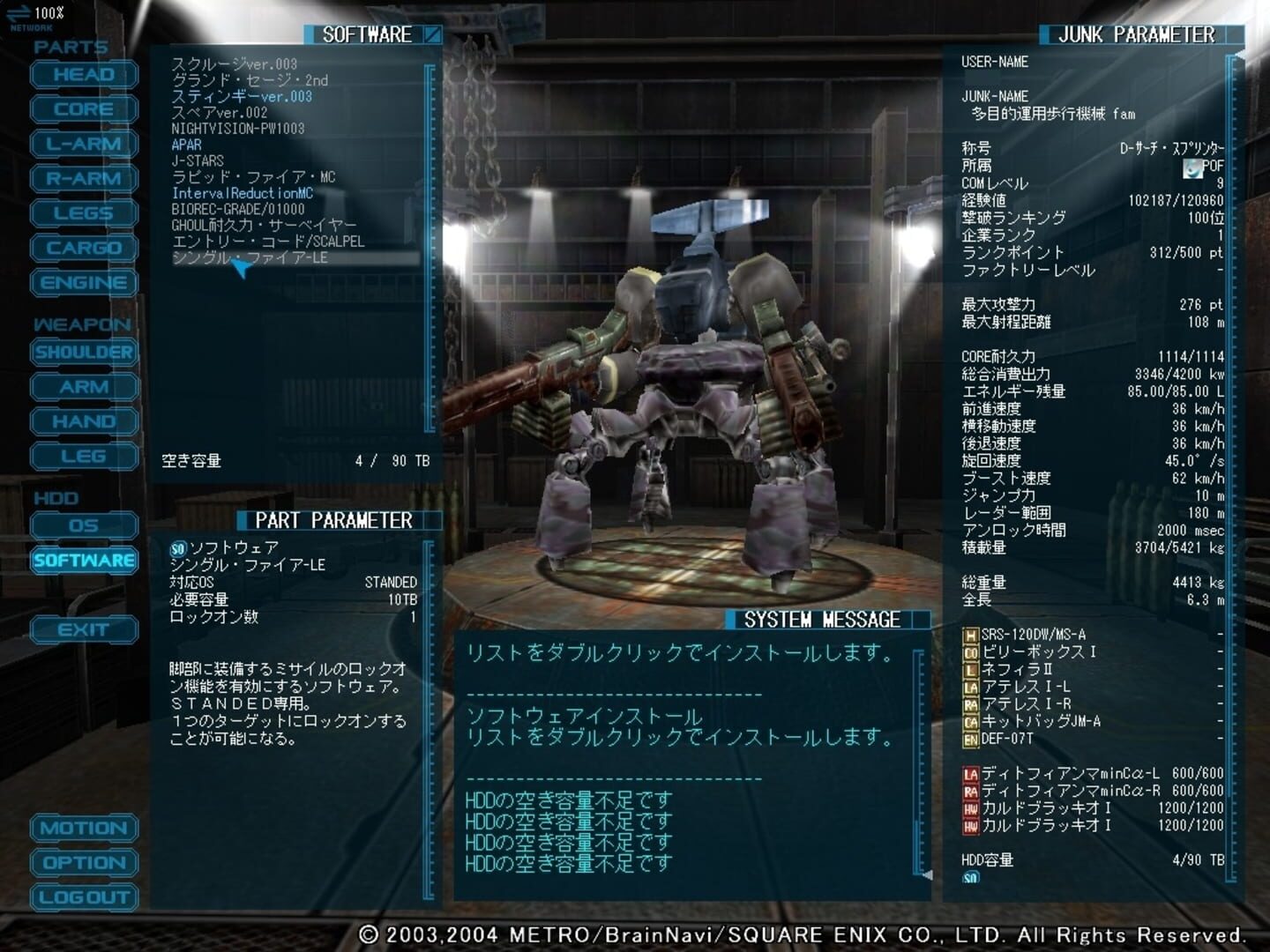Open the MOTION menu

(x=83, y=829)
